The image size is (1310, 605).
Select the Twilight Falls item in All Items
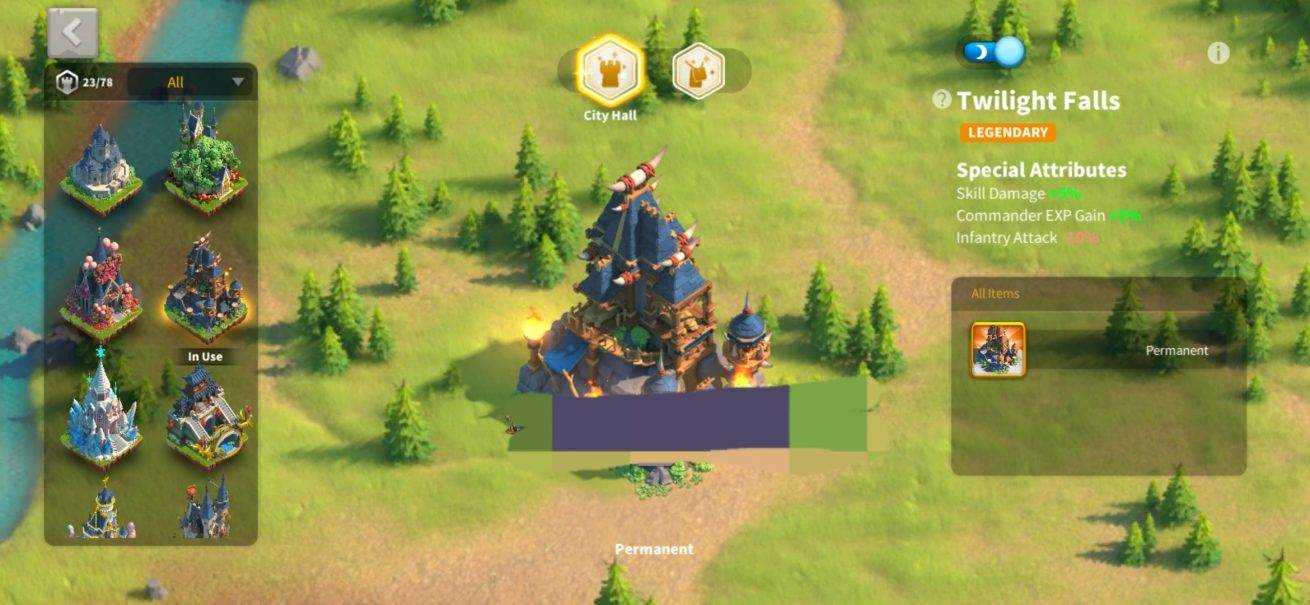(997, 350)
